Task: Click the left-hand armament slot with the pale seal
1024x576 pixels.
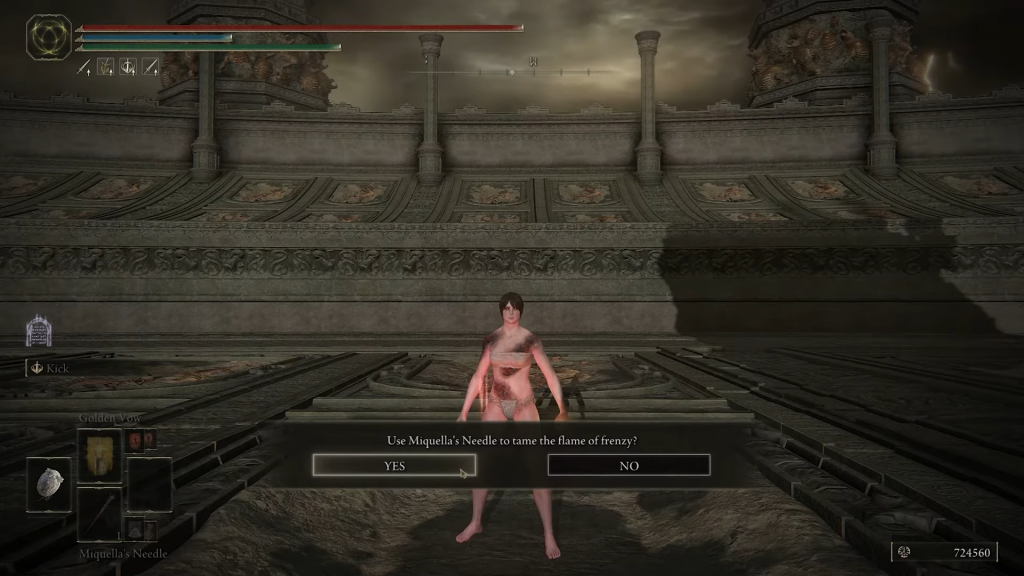Action: coord(48,485)
